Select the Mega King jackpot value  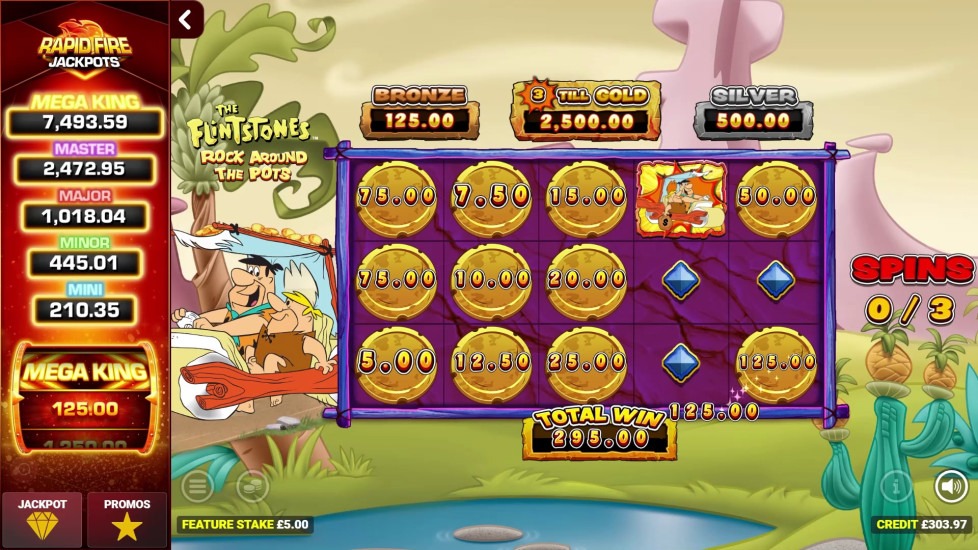(85, 123)
